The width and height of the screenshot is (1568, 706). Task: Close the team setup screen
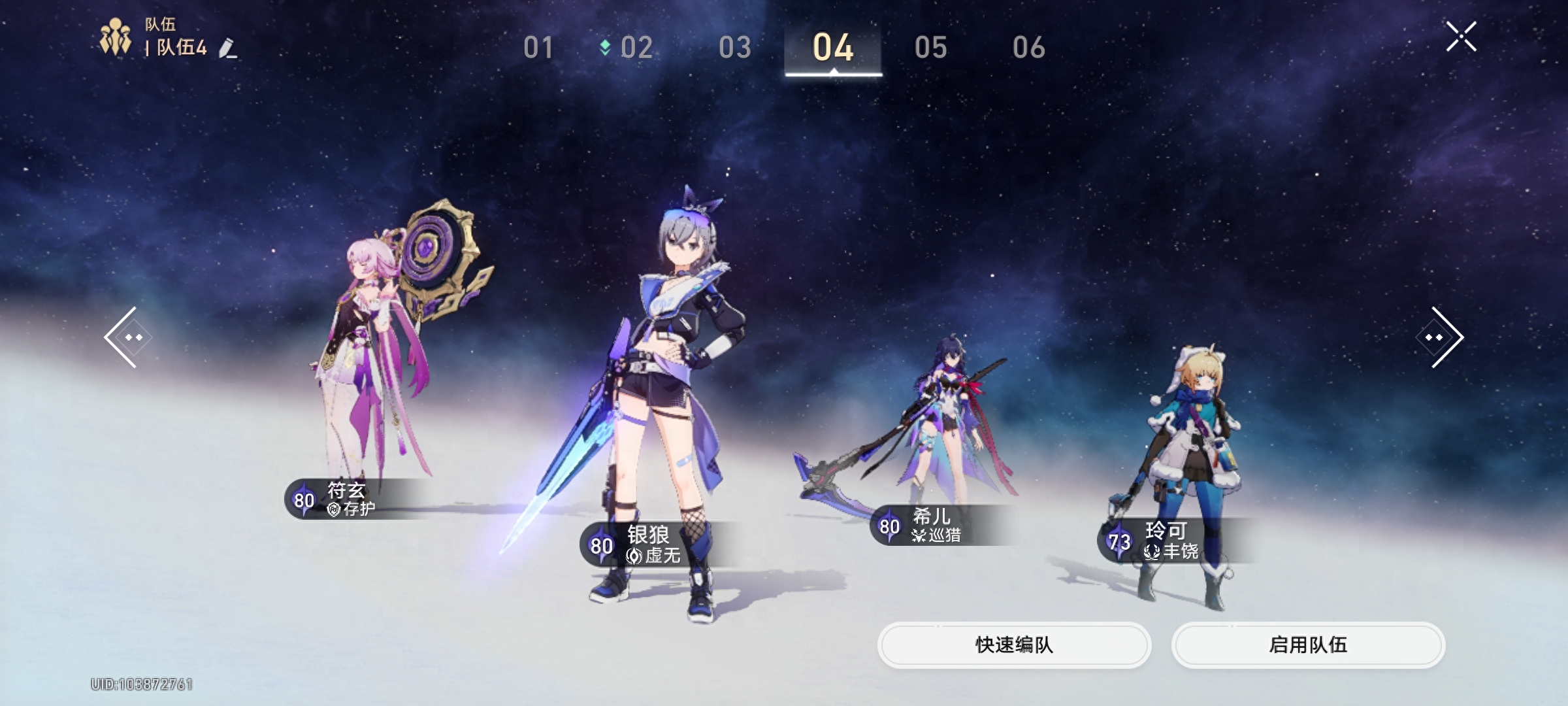(1461, 37)
